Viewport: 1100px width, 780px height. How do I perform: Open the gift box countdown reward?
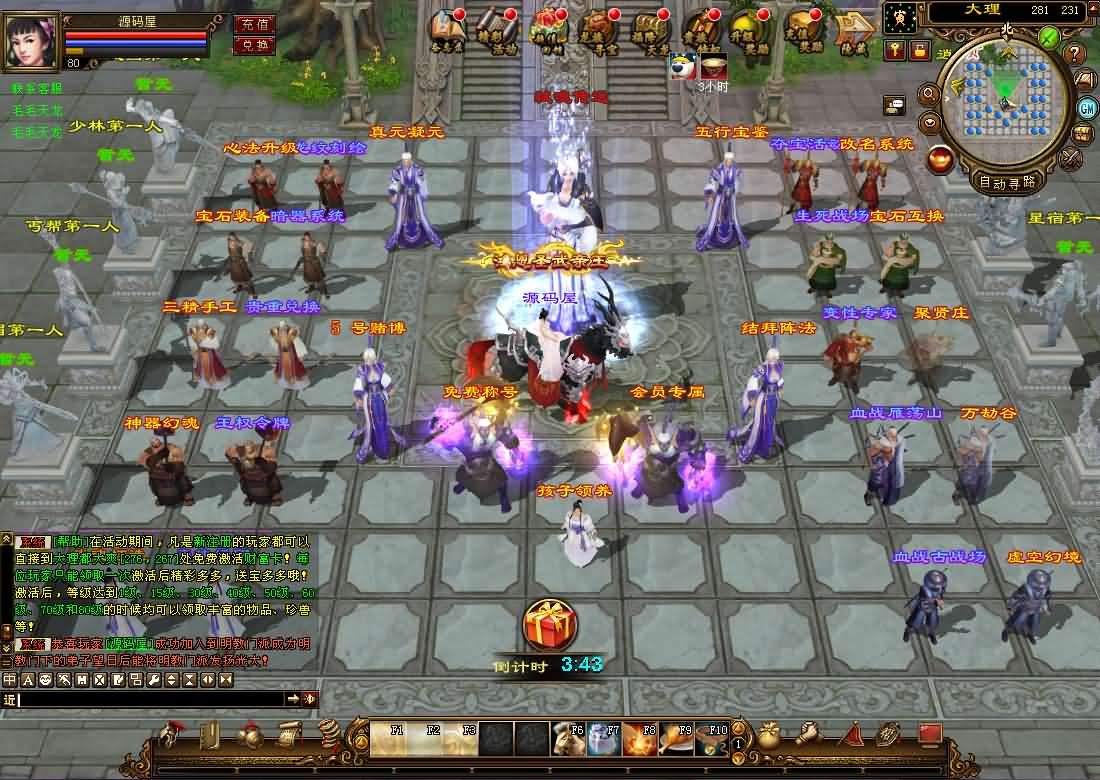tap(549, 625)
